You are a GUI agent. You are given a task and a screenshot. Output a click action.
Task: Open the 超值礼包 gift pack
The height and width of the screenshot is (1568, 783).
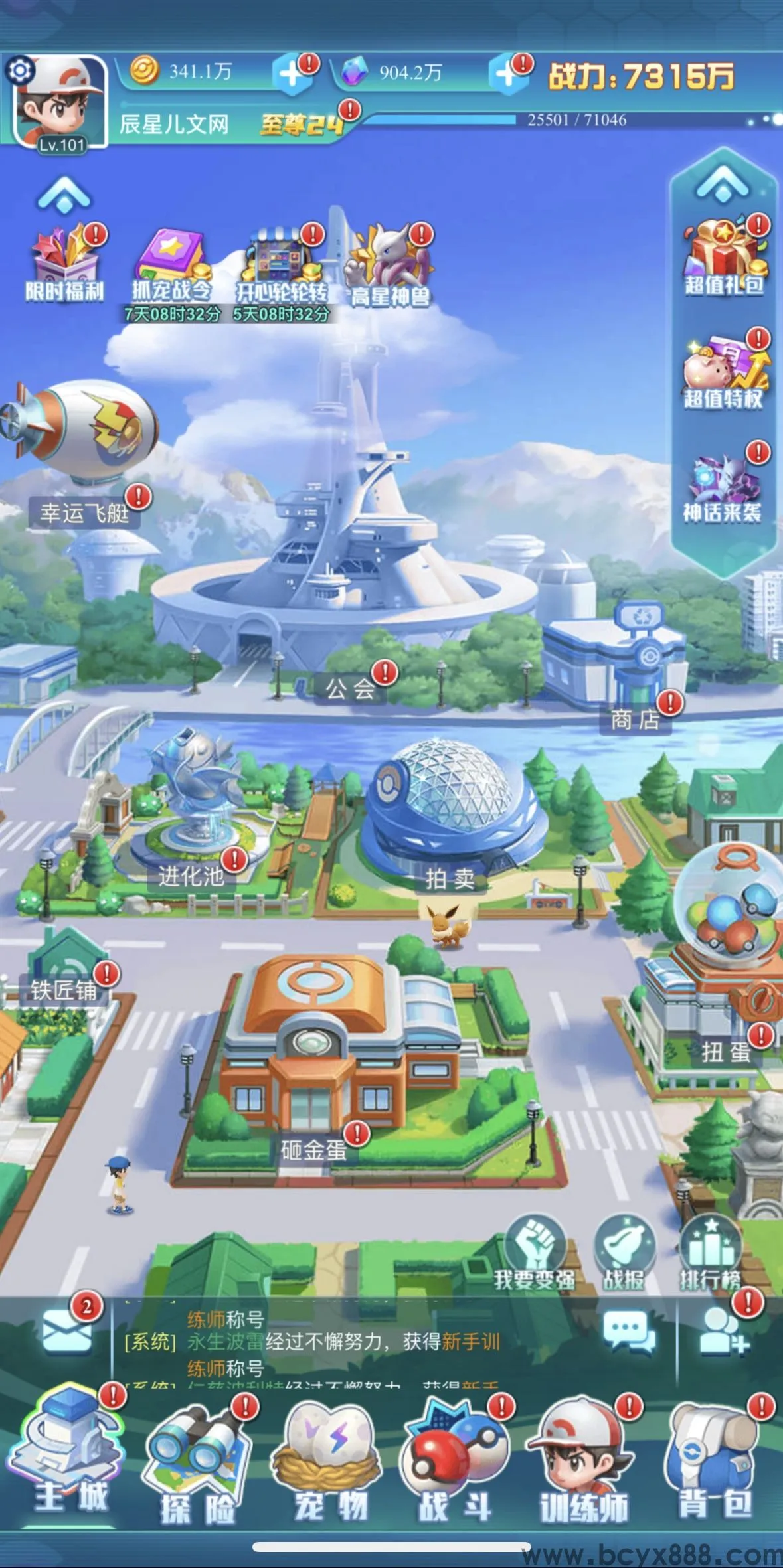724,257
